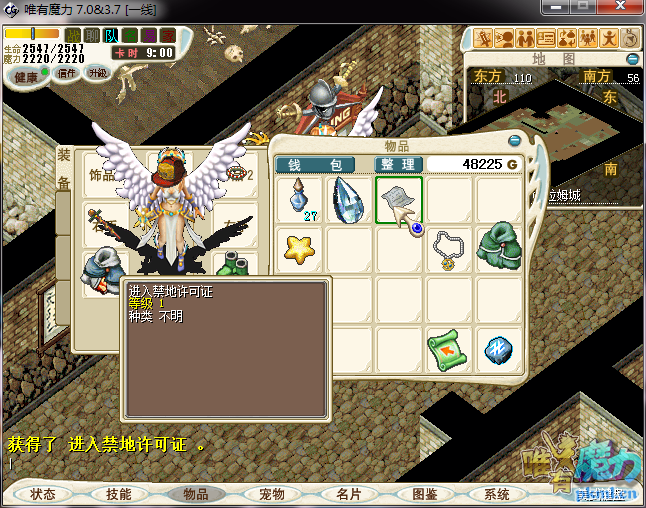Click the 钱包 wallet button
Viewport: 646px width, 508px height.
tap(315, 164)
